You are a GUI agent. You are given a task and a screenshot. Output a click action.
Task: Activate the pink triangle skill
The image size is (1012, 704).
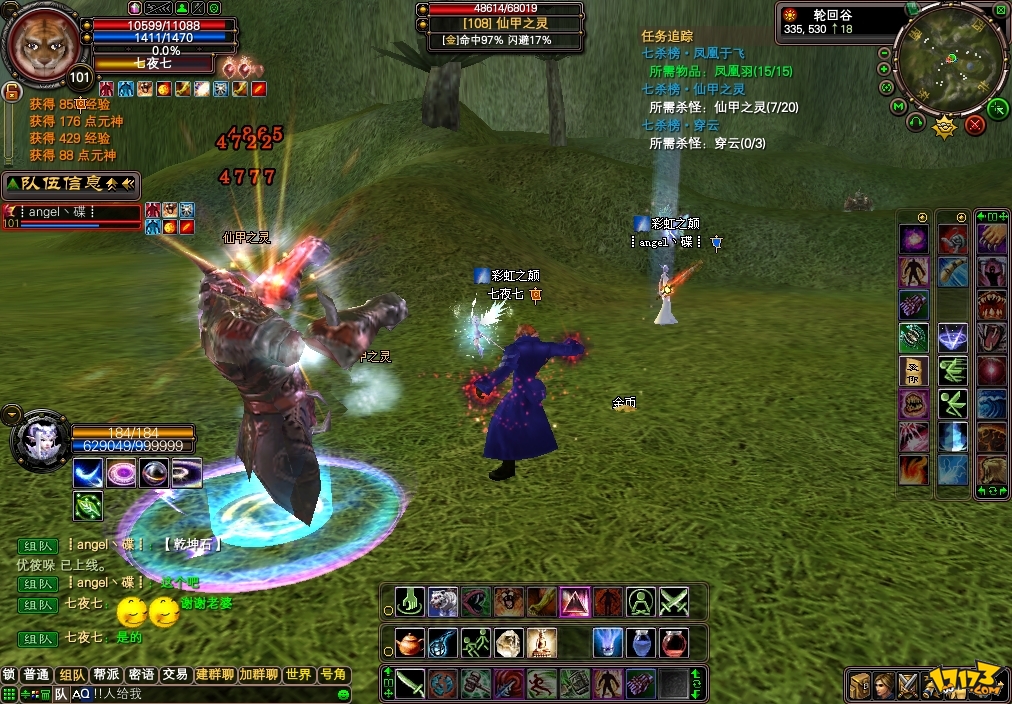click(x=575, y=601)
